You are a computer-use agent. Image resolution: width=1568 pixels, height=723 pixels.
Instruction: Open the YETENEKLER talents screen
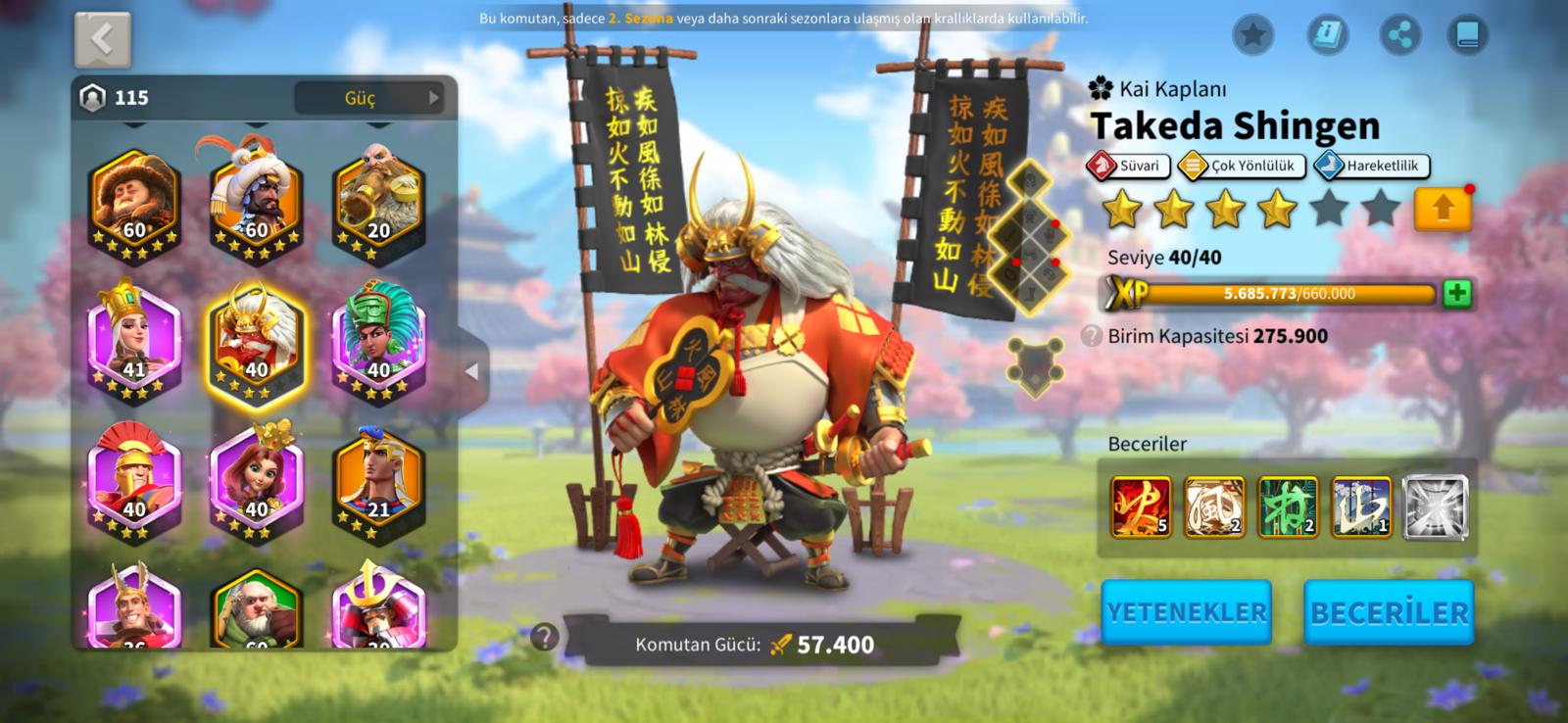point(1186,612)
